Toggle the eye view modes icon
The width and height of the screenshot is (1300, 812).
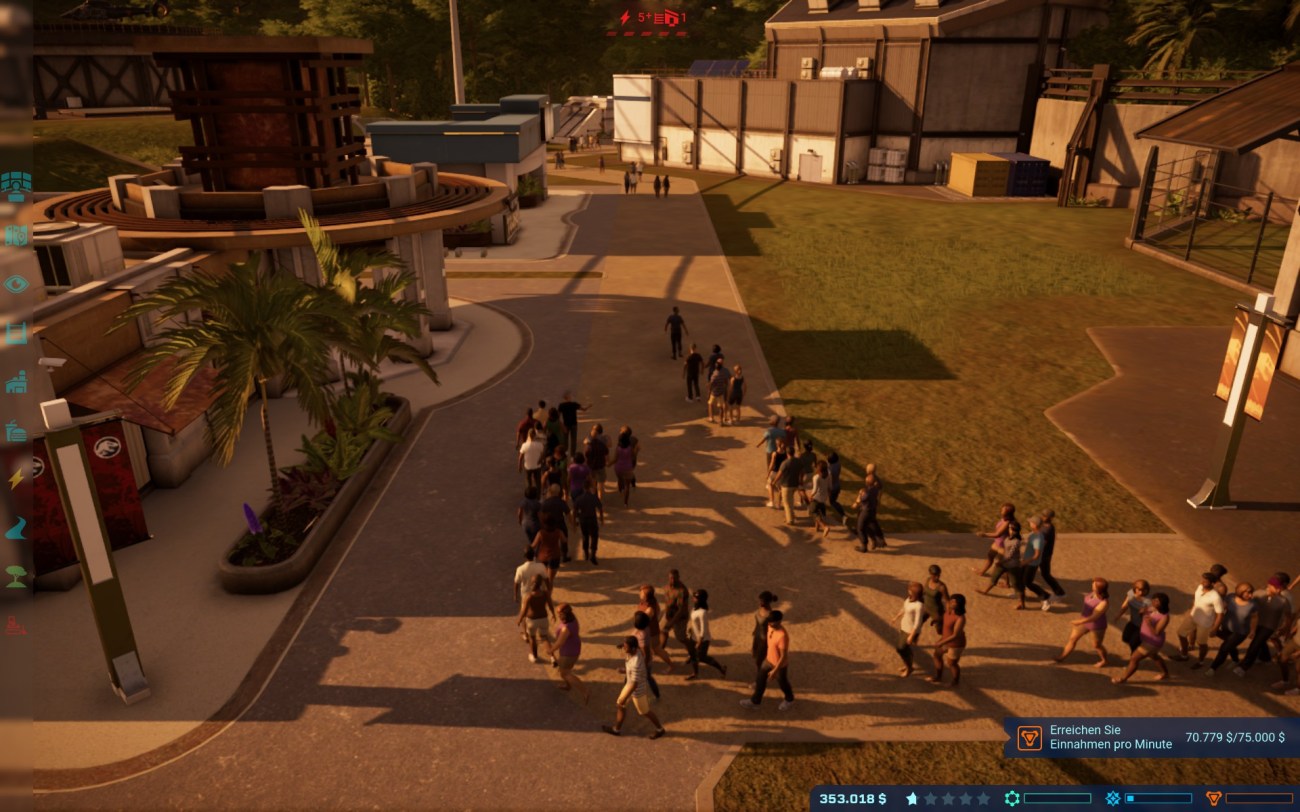point(16,284)
